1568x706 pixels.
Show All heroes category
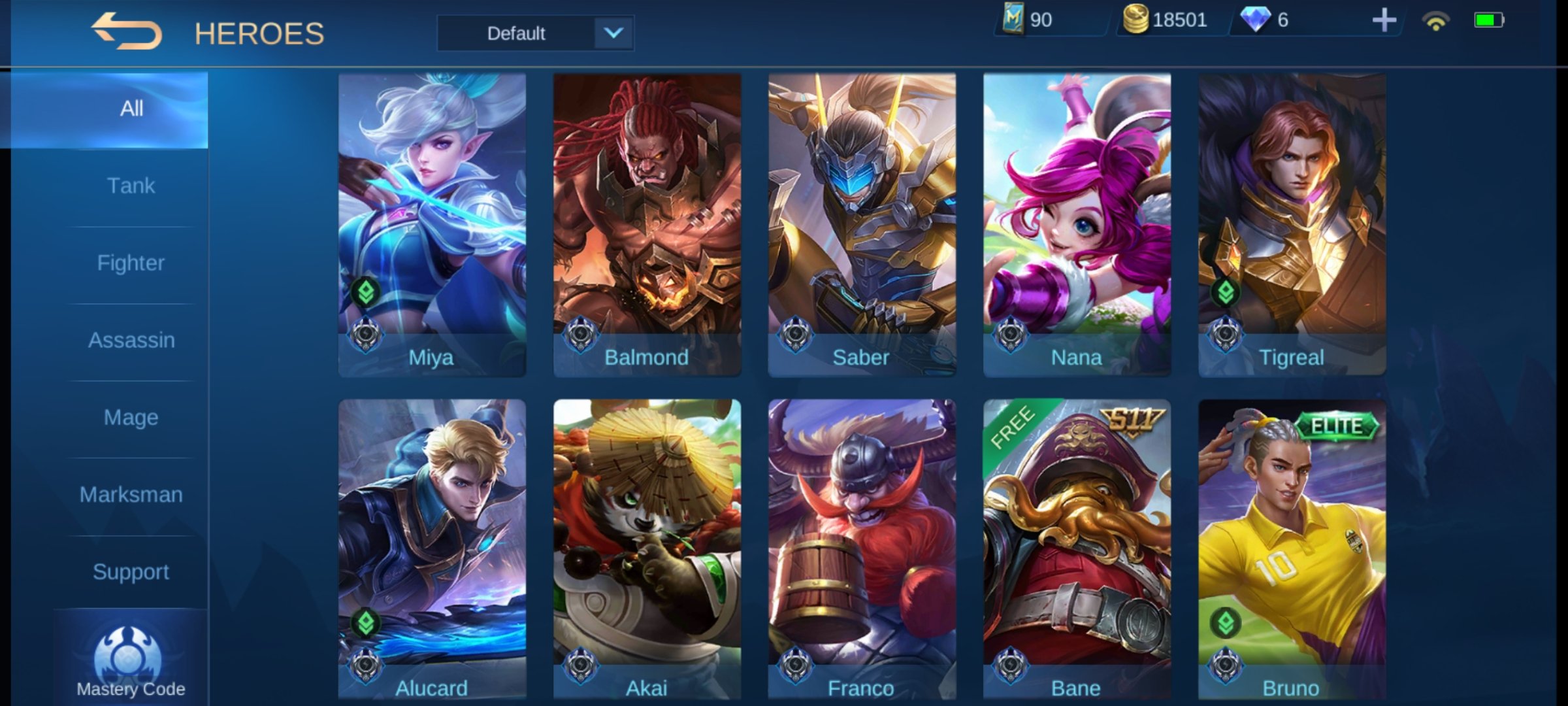click(x=131, y=109)
